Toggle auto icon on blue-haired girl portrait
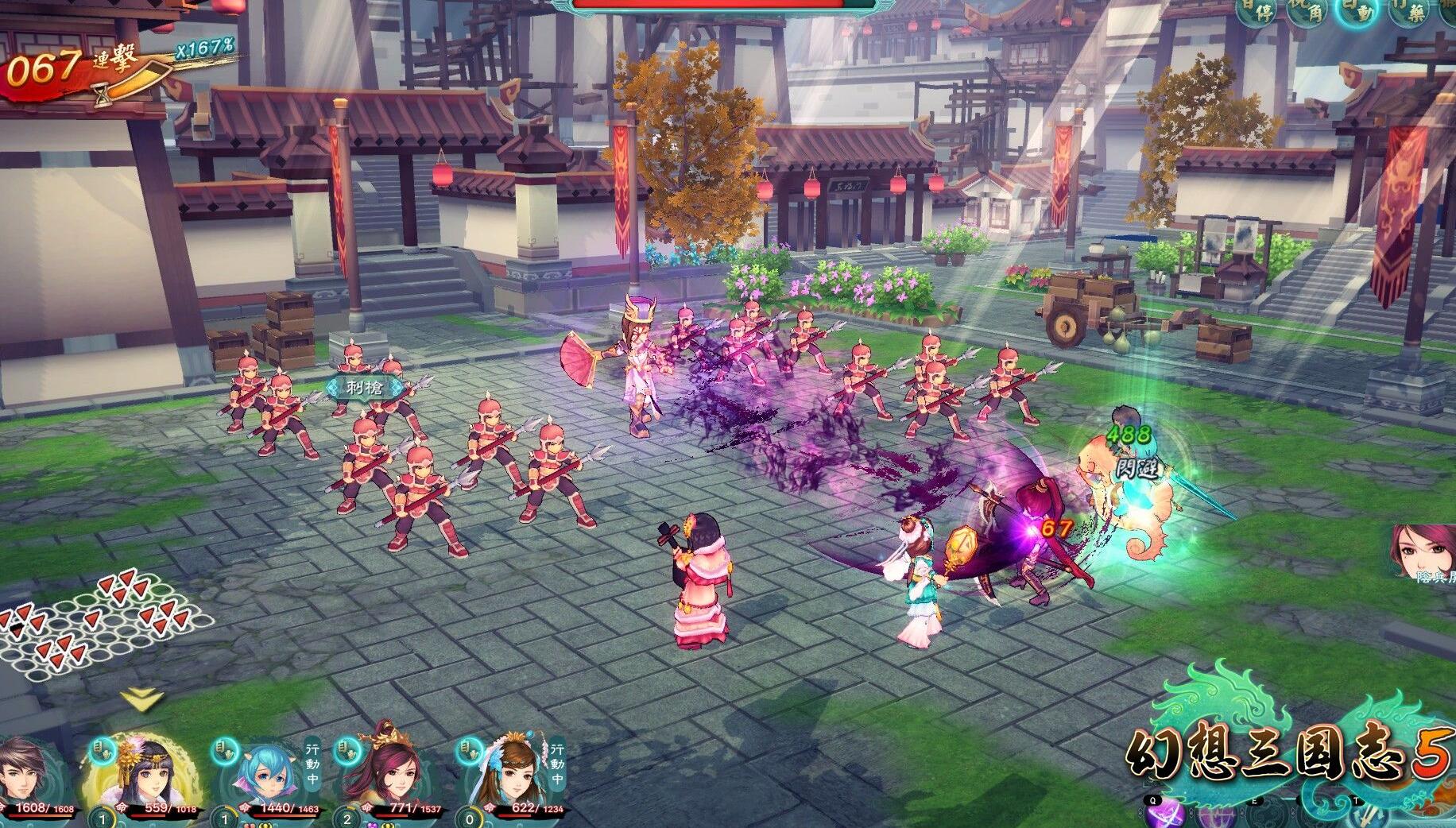Screen dimensions: 1456x828 223,749
